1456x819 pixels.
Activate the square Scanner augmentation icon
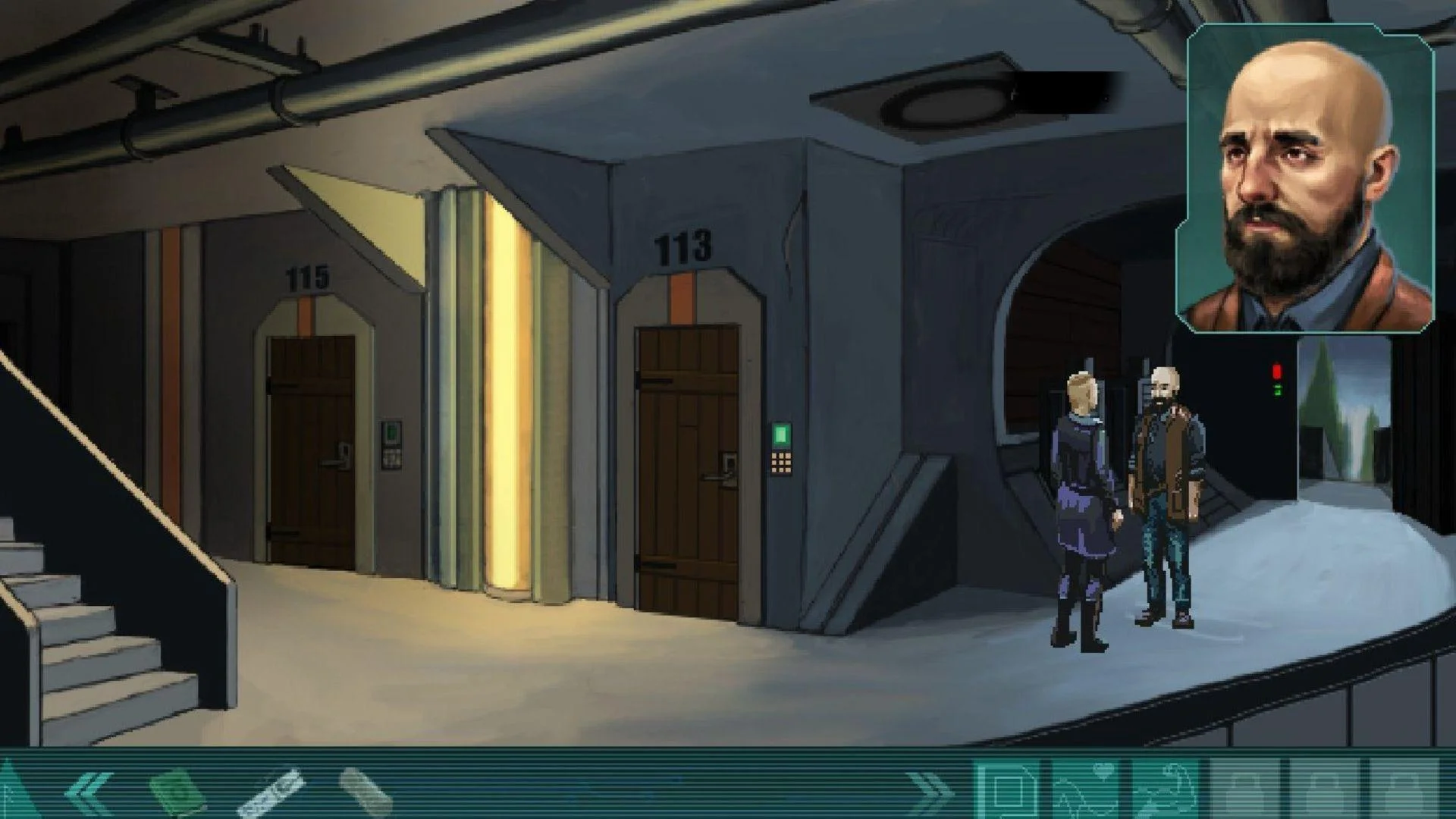point(1009,790)
